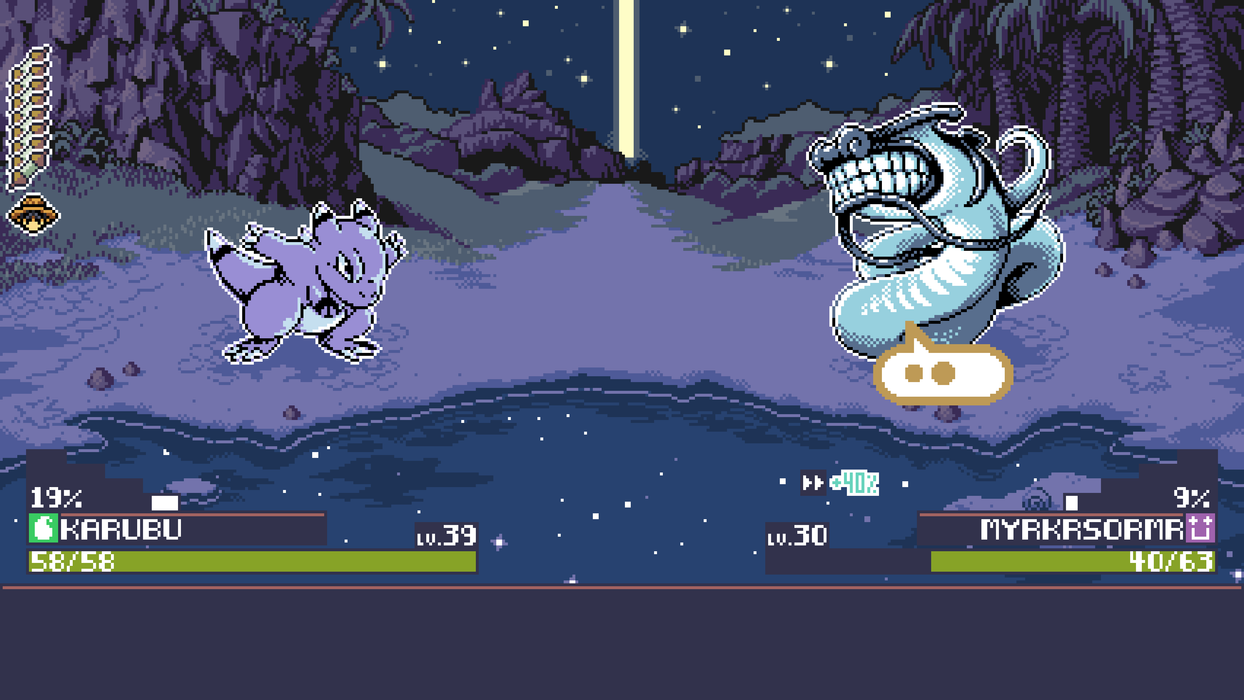Select the straw-hat trainer icon
Viewport: 1244px width, 700px height.
click(33, 213)
